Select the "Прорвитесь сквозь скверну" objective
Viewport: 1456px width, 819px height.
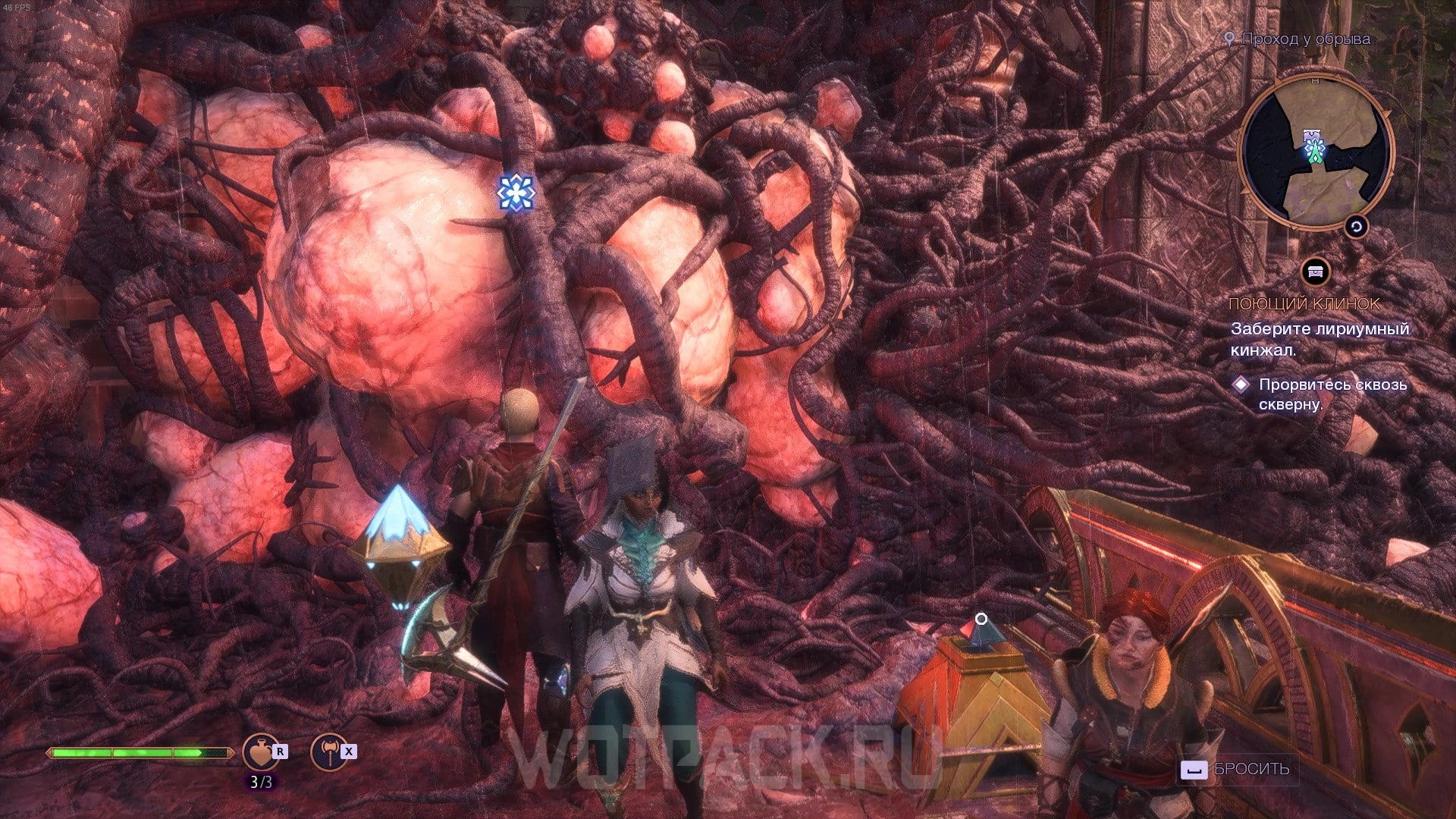(x=1332, y=394)
